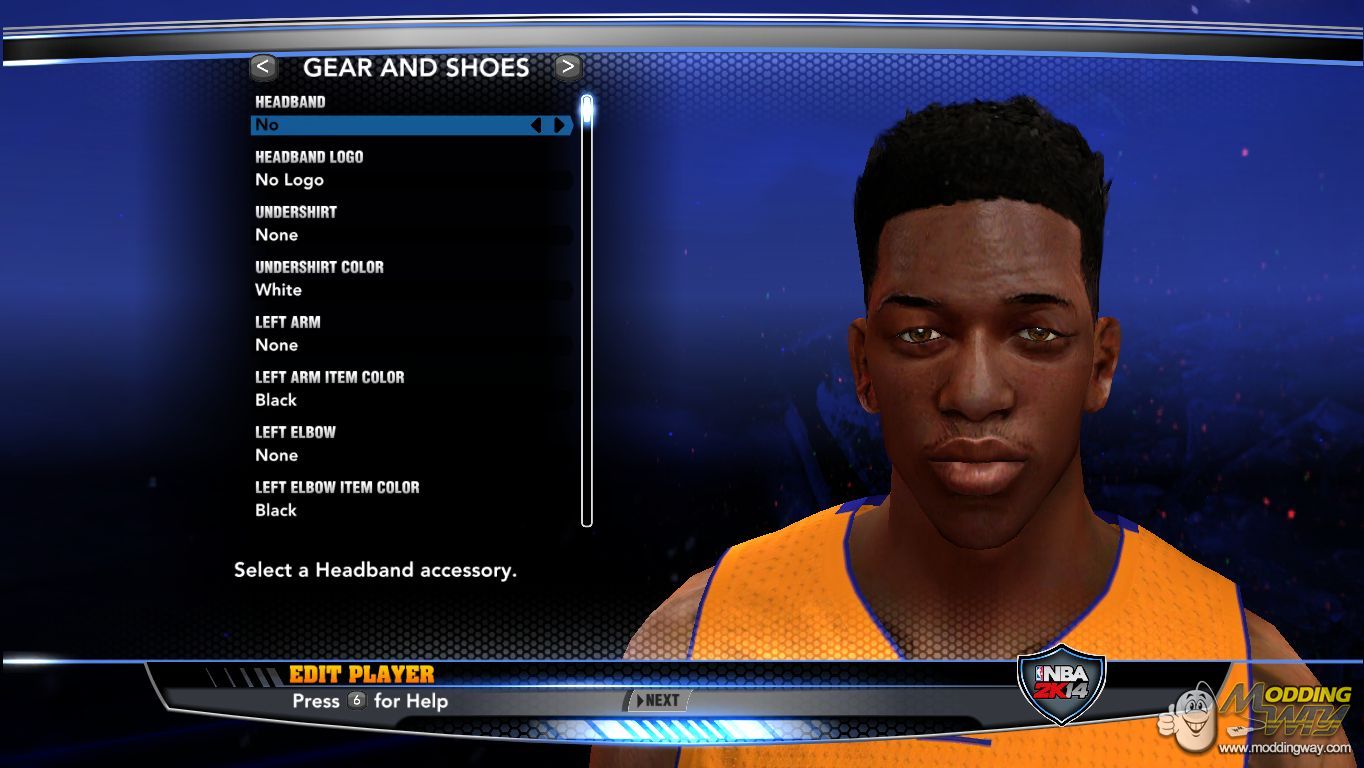Go to the previous Gear and Shoes page
This screenshot has height=768, width=1364.
tap(263, 67)
